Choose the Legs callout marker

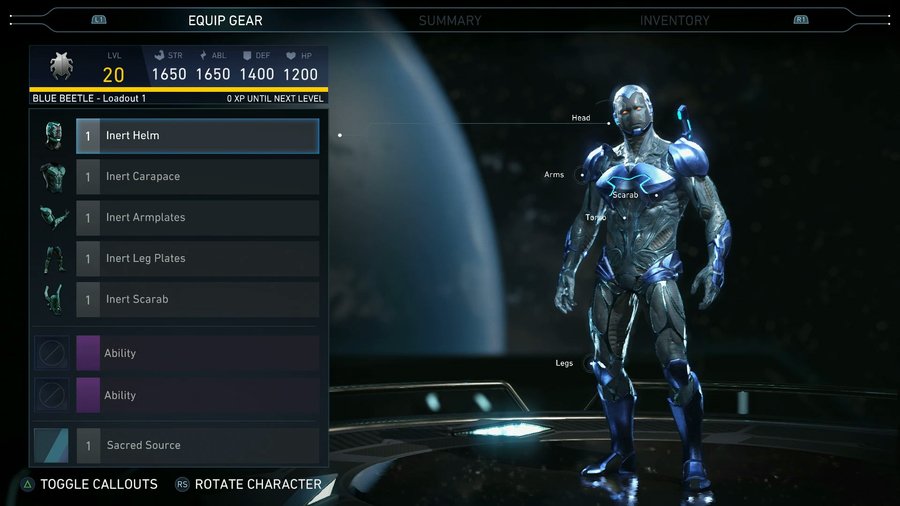point(586,363)
